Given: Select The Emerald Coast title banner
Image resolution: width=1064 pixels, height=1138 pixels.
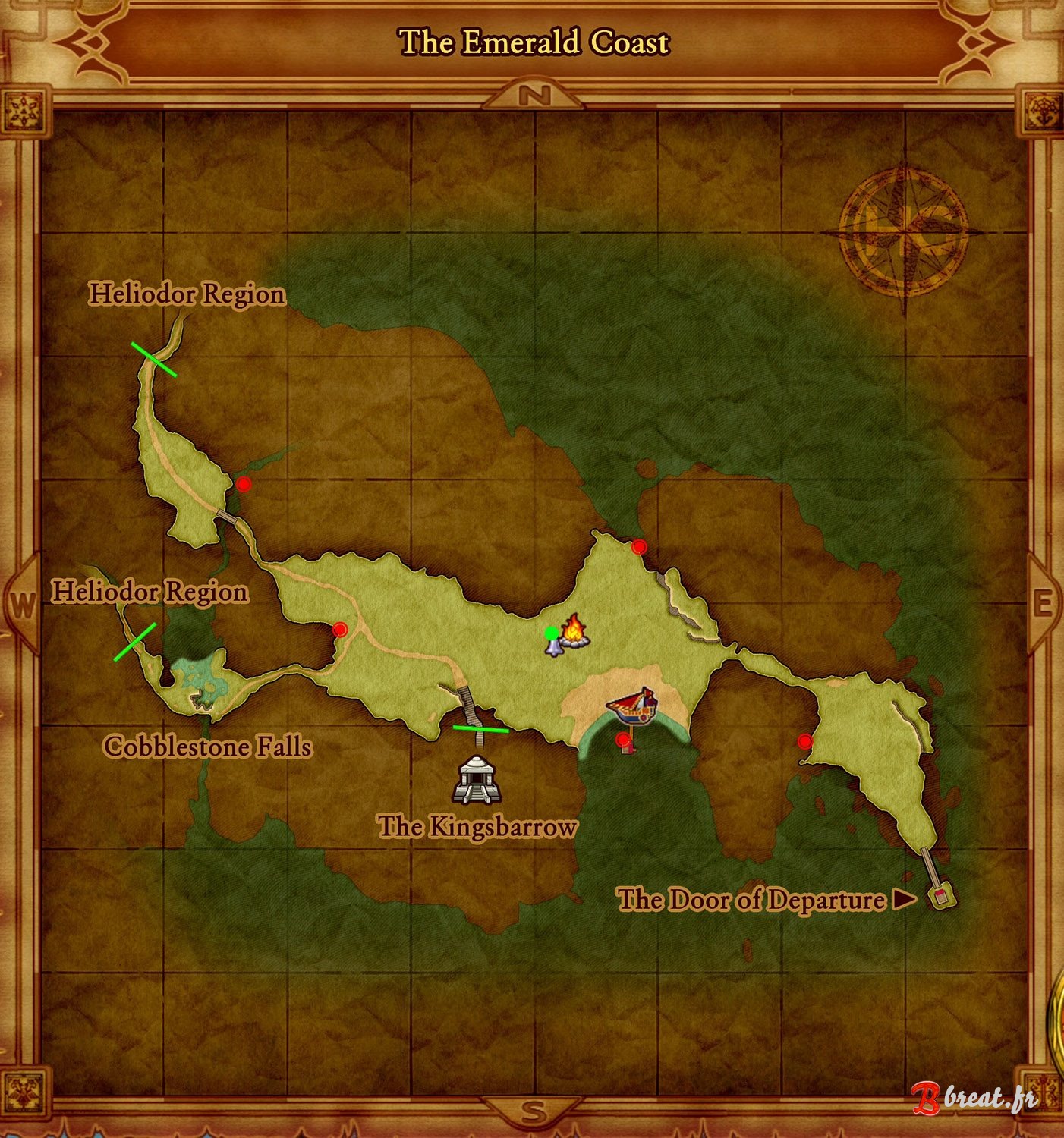Looking at the screenshot, I should coord(532,43).
